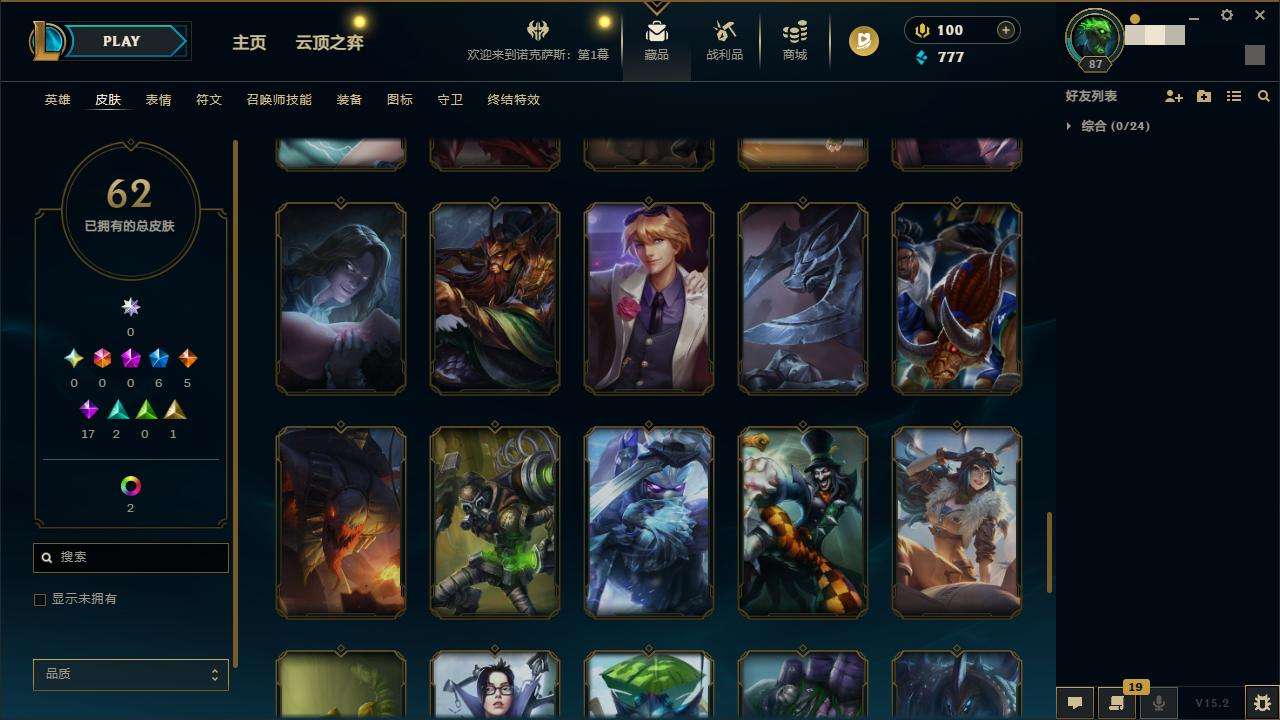Open the 商城 store

[795, 42]
